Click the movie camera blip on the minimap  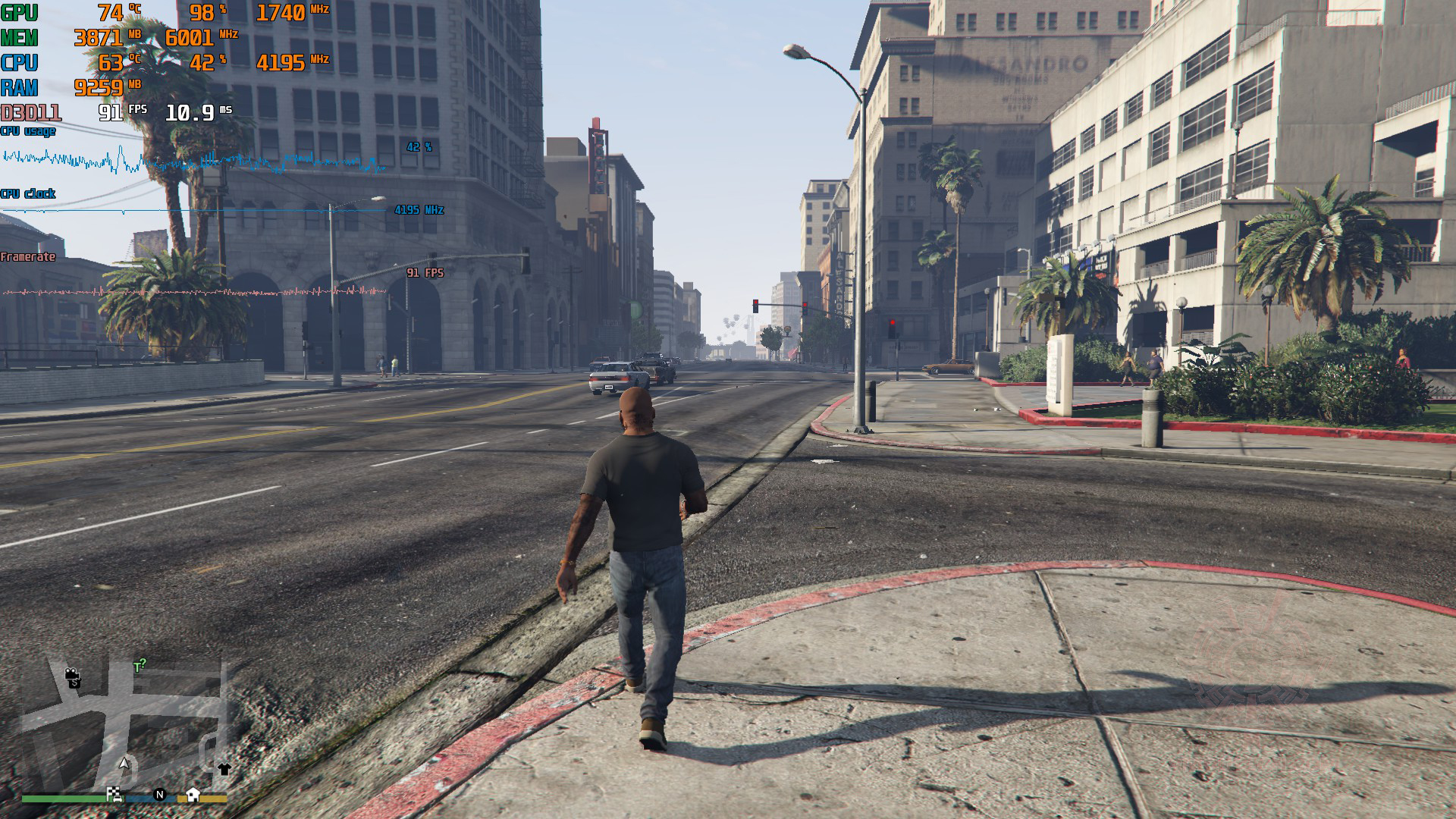coord(72,674)
